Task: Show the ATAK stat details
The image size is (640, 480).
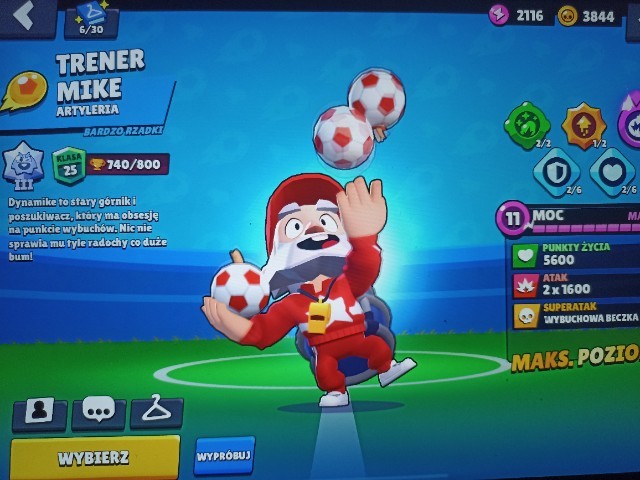Action: coord(575,287)
